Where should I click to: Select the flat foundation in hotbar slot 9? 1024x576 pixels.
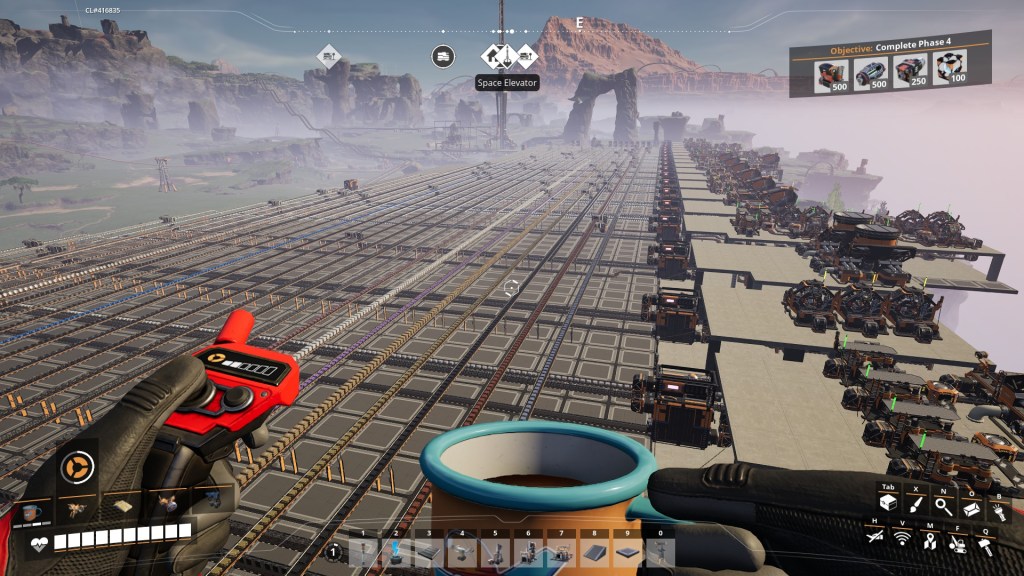[627, 553]
